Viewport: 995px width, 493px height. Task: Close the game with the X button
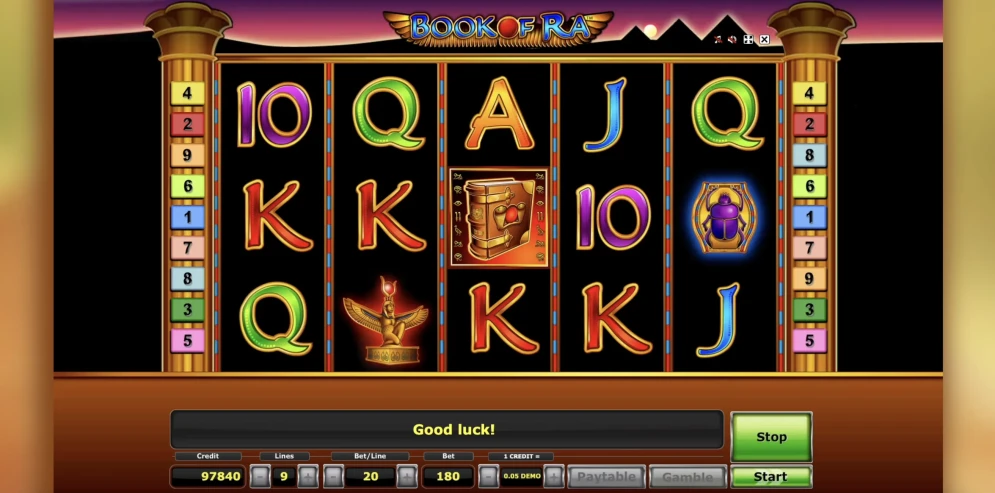tap(764, 40)
